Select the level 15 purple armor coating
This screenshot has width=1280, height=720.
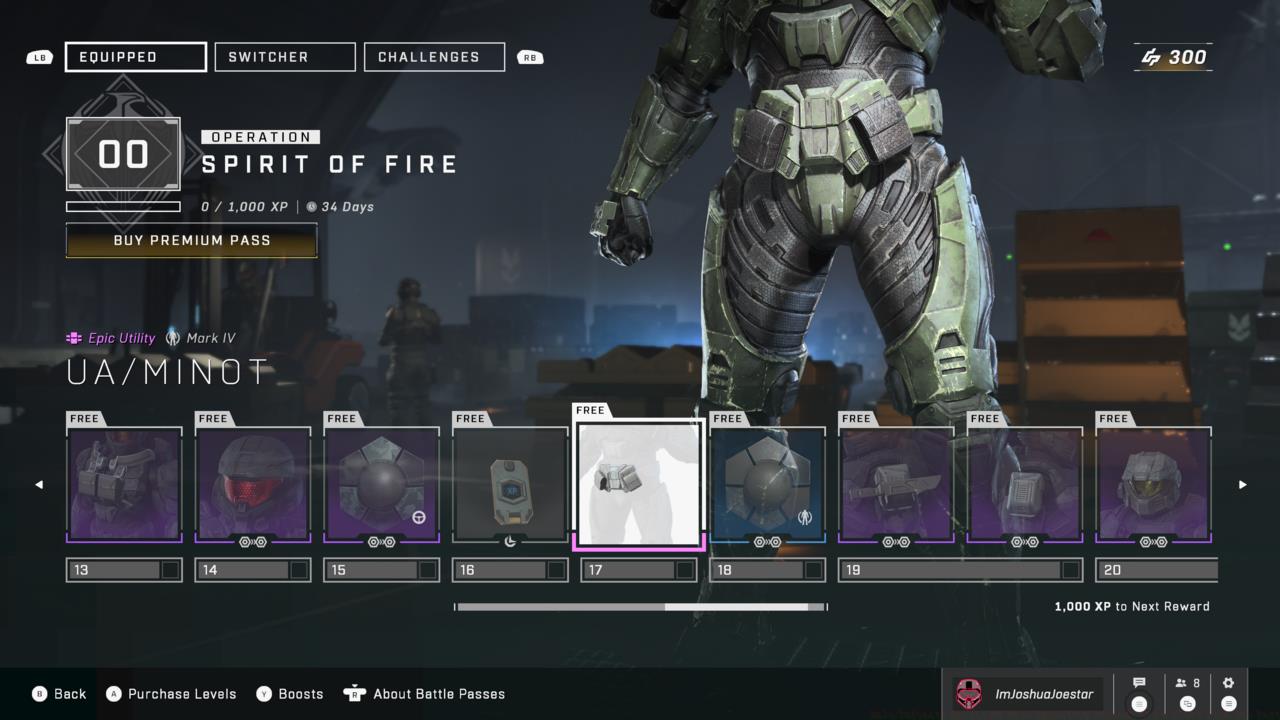pos(382,485)
